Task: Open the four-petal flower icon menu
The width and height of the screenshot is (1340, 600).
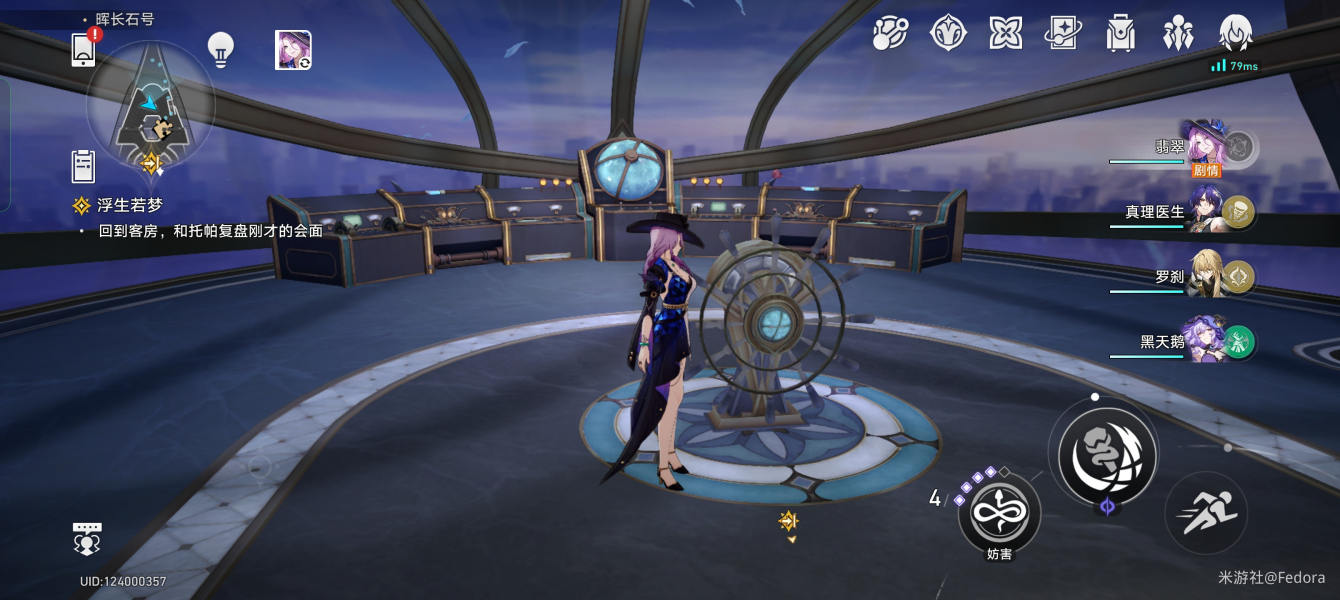Action: (1005, 33)
